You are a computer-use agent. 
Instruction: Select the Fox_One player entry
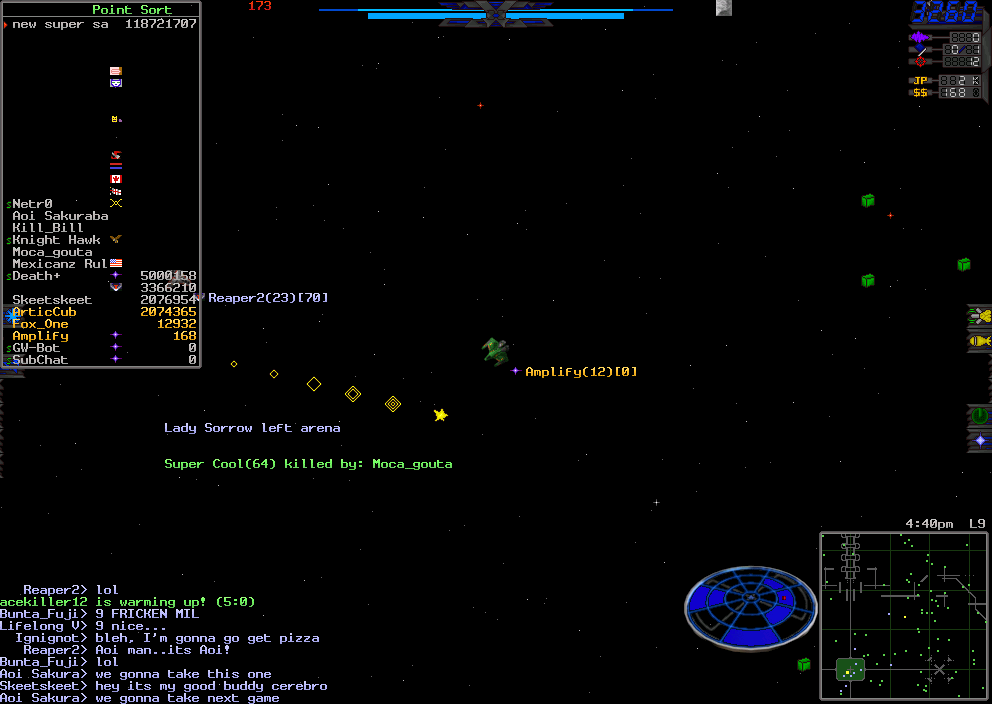coord(41,324)
